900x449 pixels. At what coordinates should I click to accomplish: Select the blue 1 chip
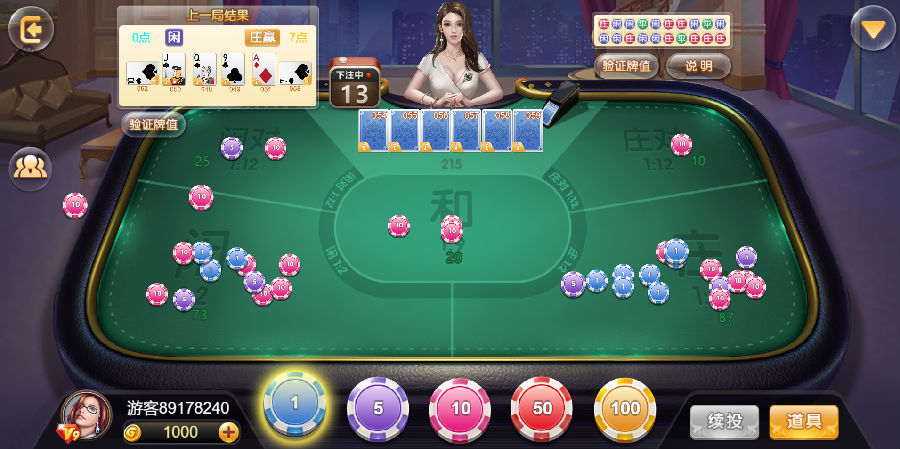[294, 403]
